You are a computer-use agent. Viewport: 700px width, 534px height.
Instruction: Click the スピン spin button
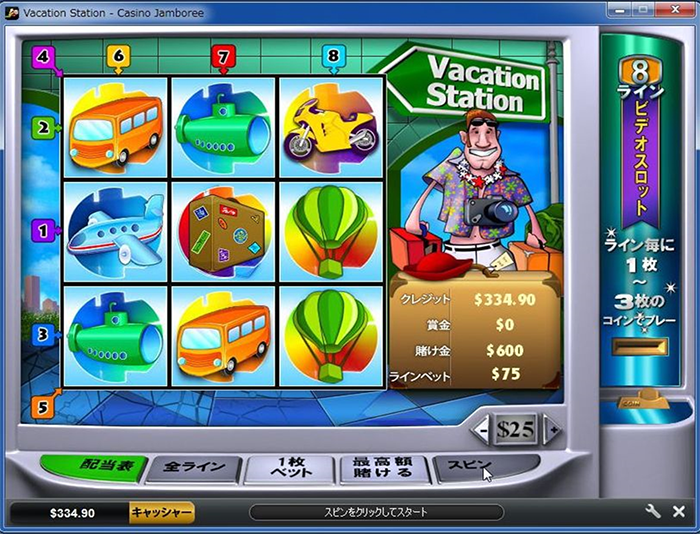[x=470, y=467]
